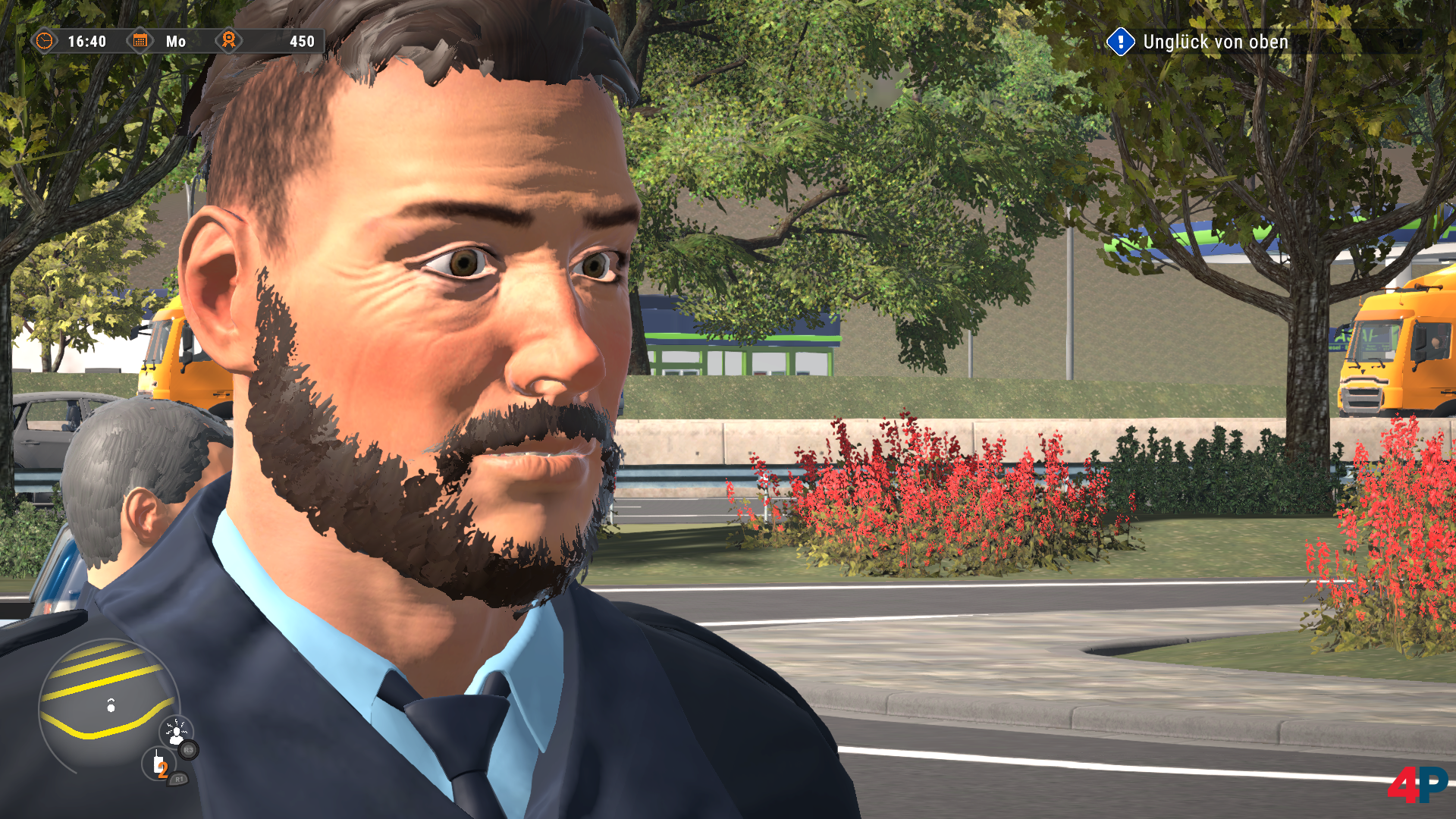
Task: Click the 16:40 time display
Action: pyautogui.click(x=87, y=42)
